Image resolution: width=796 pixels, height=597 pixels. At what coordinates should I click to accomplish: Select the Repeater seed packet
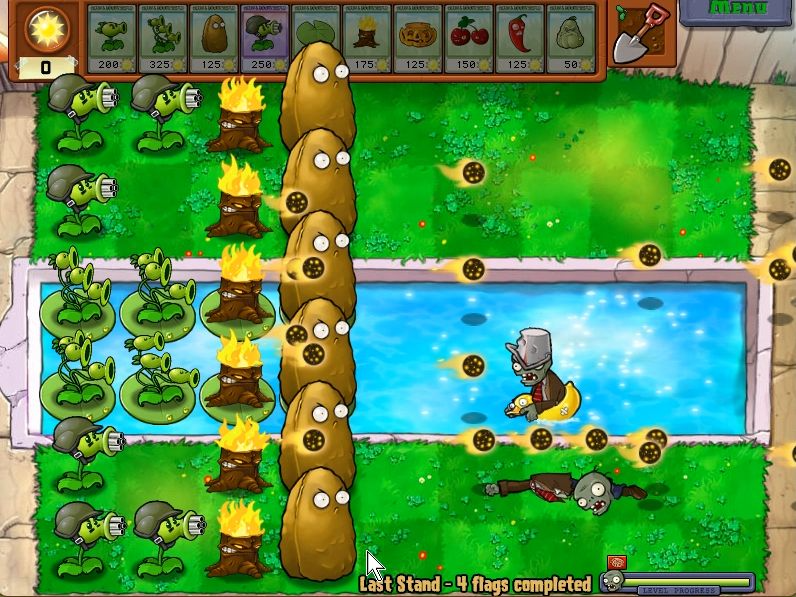pos(112,38)
